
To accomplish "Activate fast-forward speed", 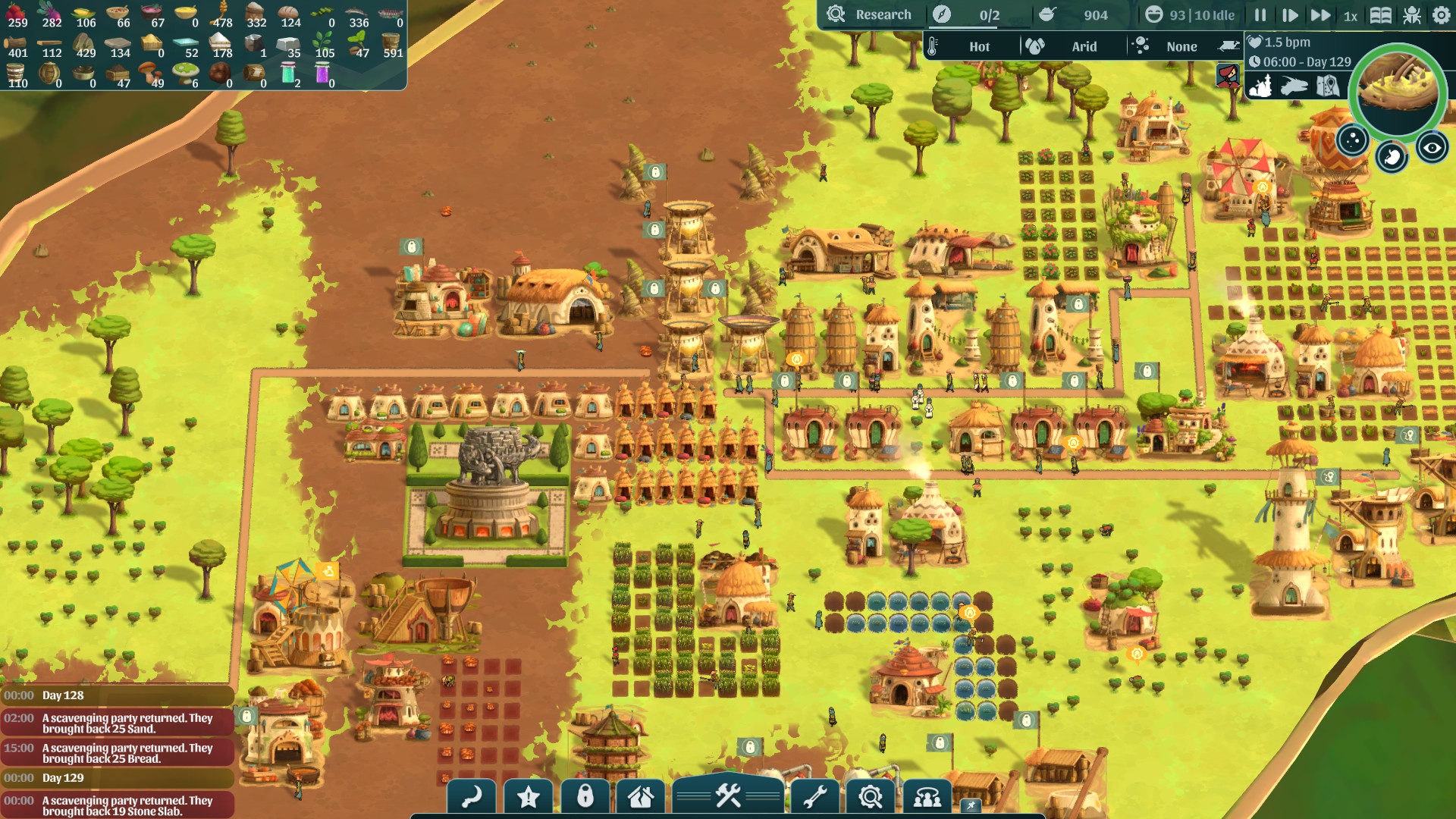I will click(1320, 15).
